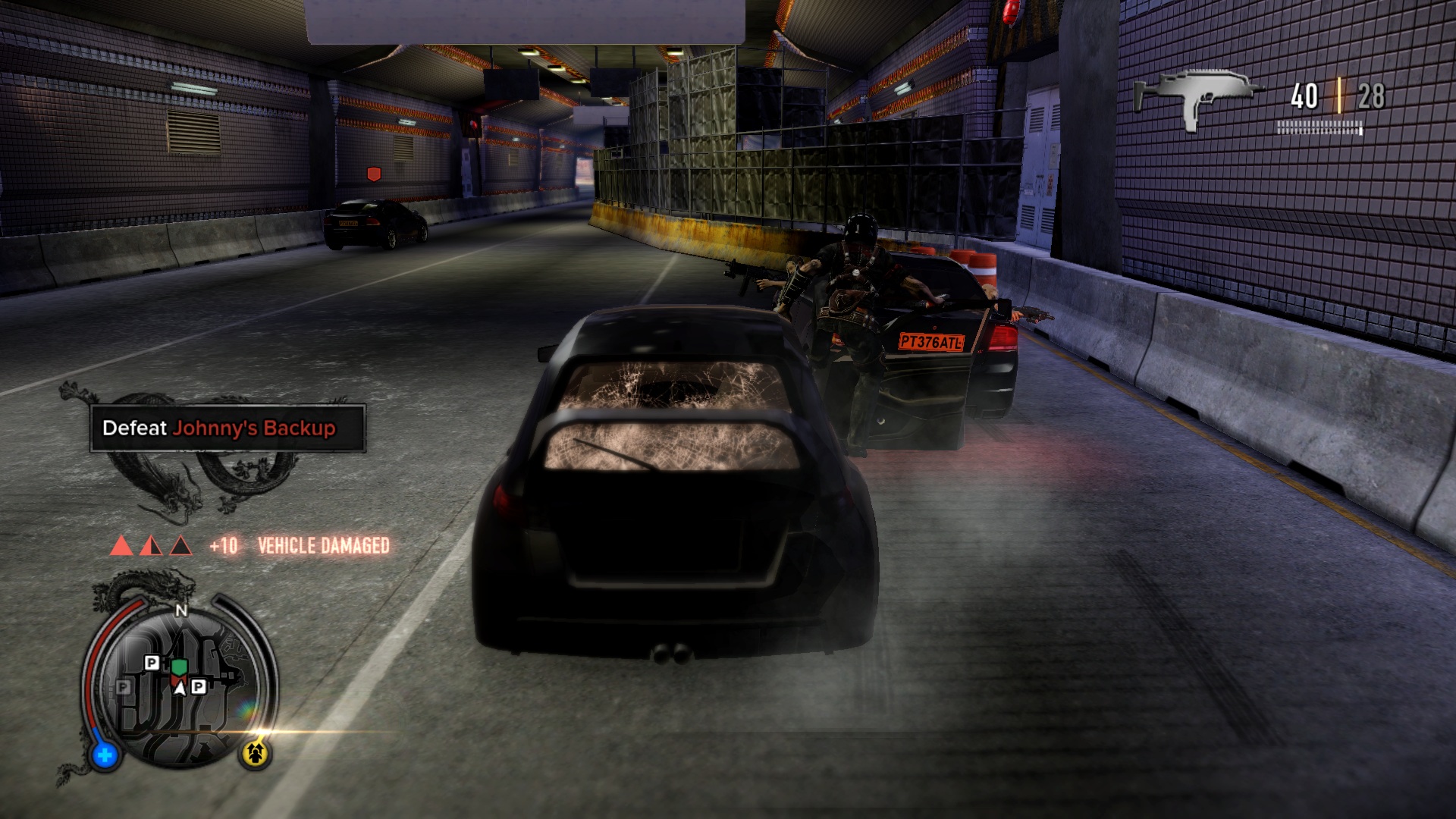
Task: Click the red shield waypoint marker
Action: (373, 174)
